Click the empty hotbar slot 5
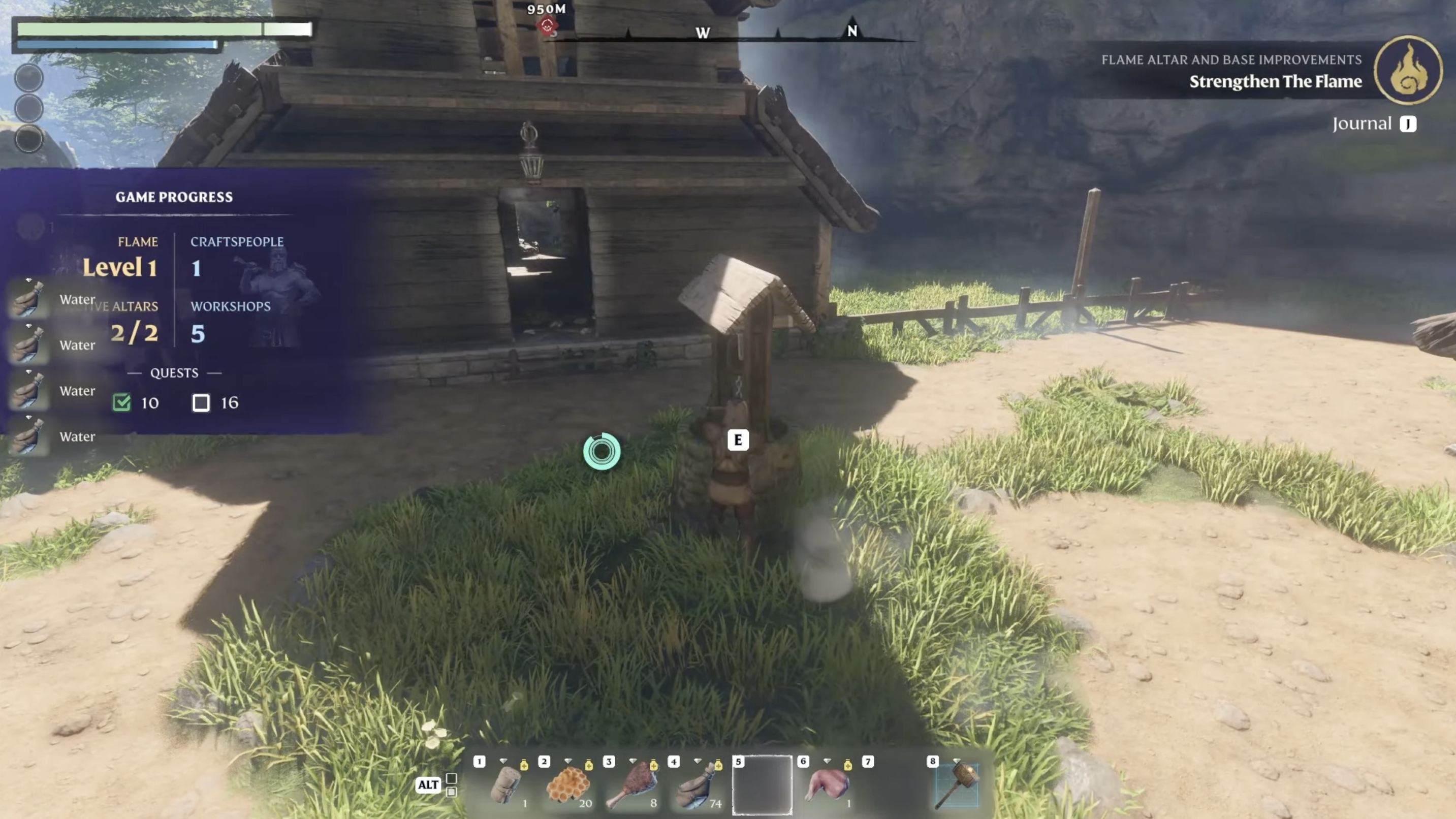This screenshot has height=819, width=1456. (763, 785)
